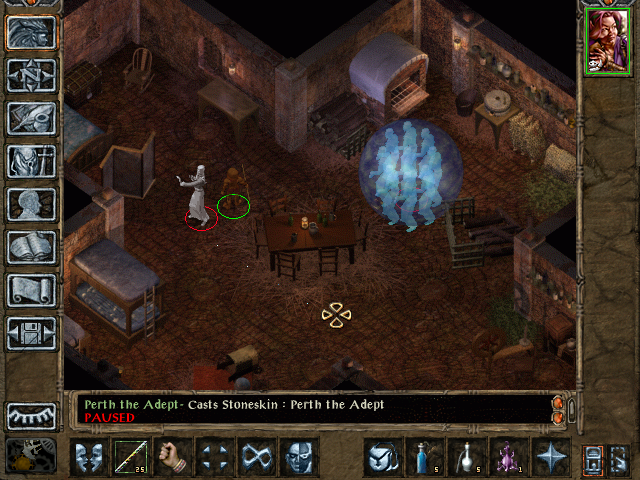640x480 pixels.
Task: Return to game view with top sidebar button
Action: pyautogui.click(x=31, y=33)
